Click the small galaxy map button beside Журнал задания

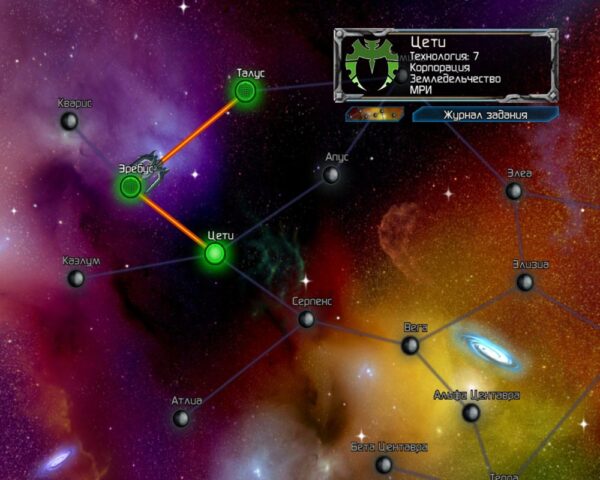click(374, 115)
